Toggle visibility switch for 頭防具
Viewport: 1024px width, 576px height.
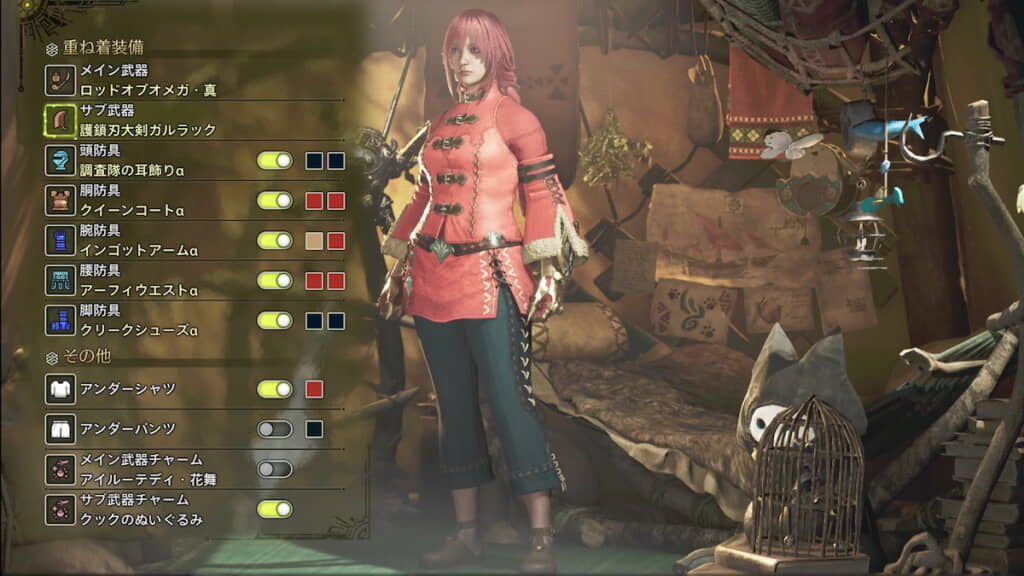[x=274, y=160]
